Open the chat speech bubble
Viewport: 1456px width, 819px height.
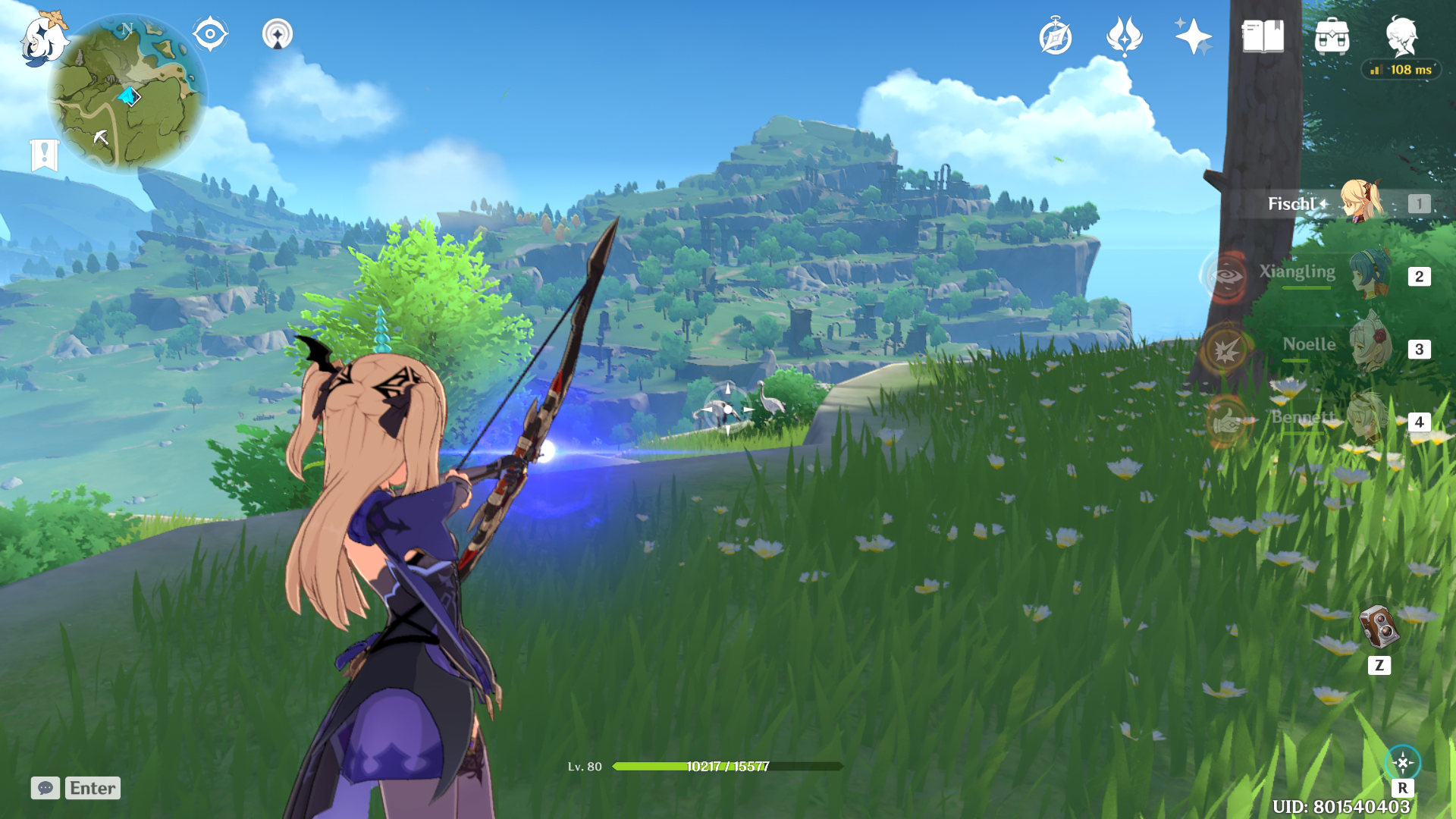point(45,788)
